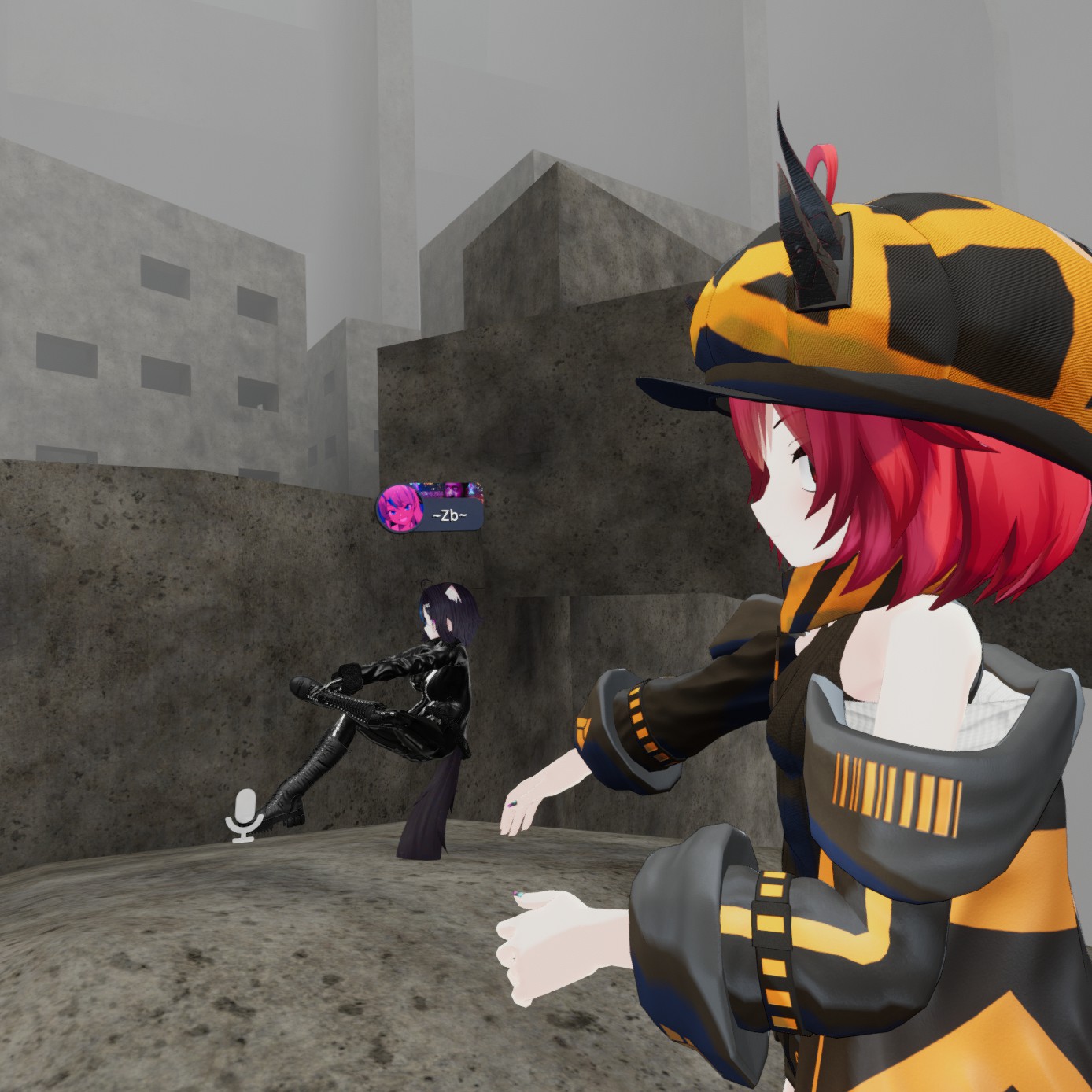Screen dimensions: 1092x1092
Task: Toggle the white microphone icon
Action: coord(244,815)
